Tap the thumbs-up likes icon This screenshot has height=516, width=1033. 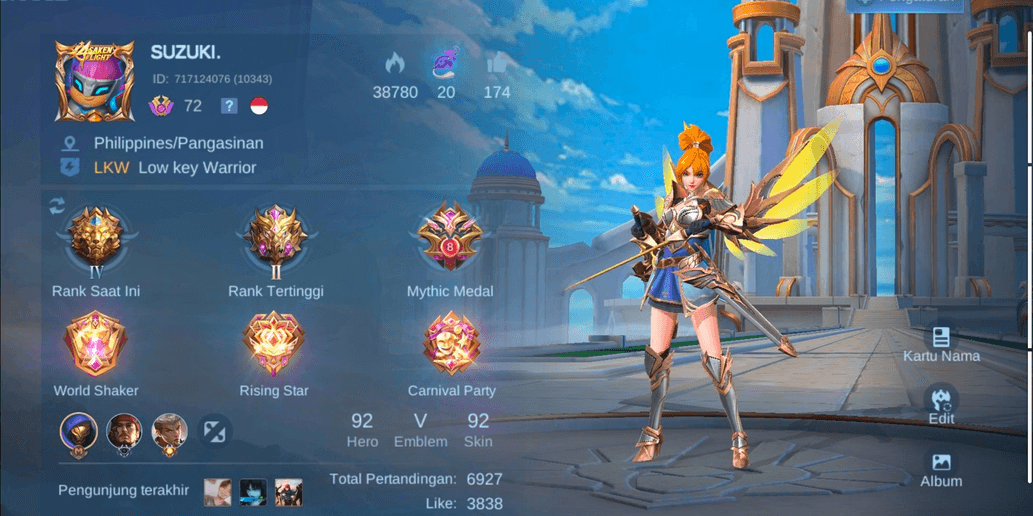[x=496, y=64]
